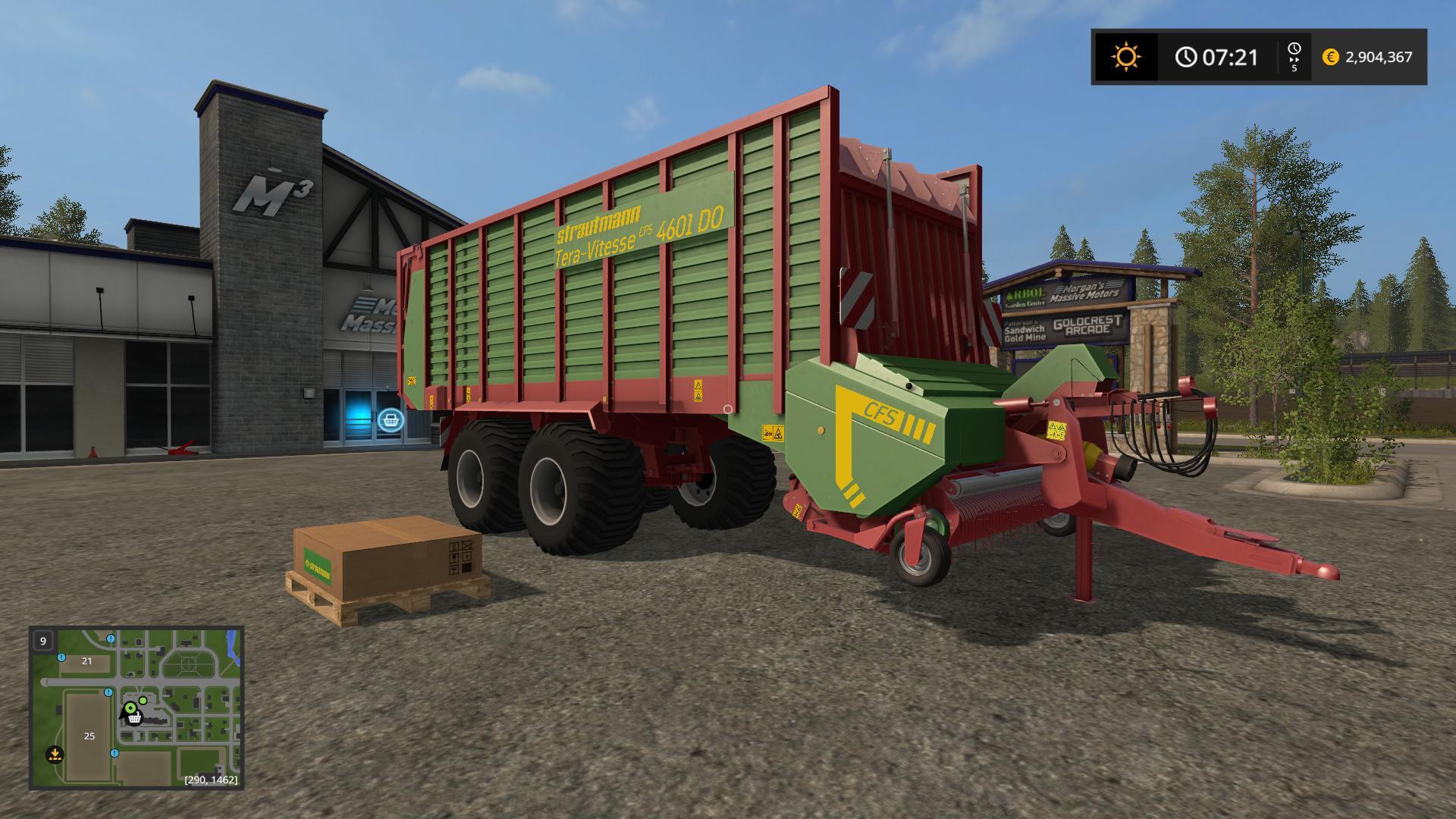Click field number 21 on the minimap

(x=86, y=661)
